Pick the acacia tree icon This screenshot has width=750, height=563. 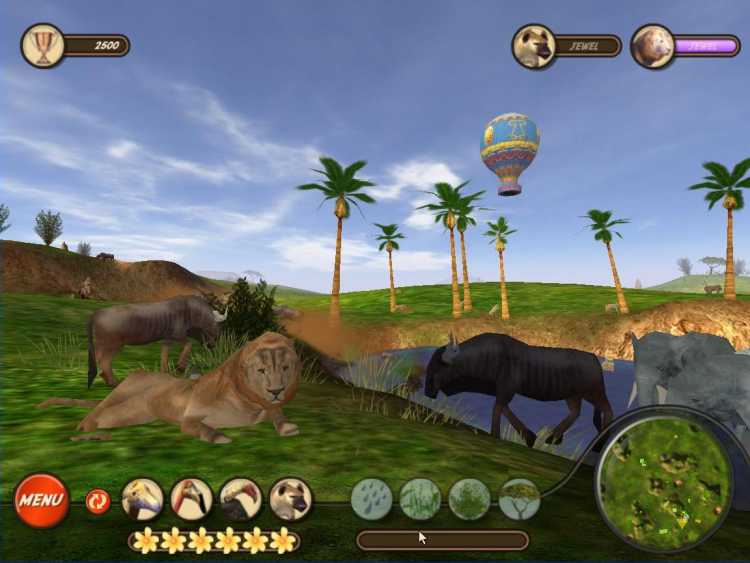[519, 499]
